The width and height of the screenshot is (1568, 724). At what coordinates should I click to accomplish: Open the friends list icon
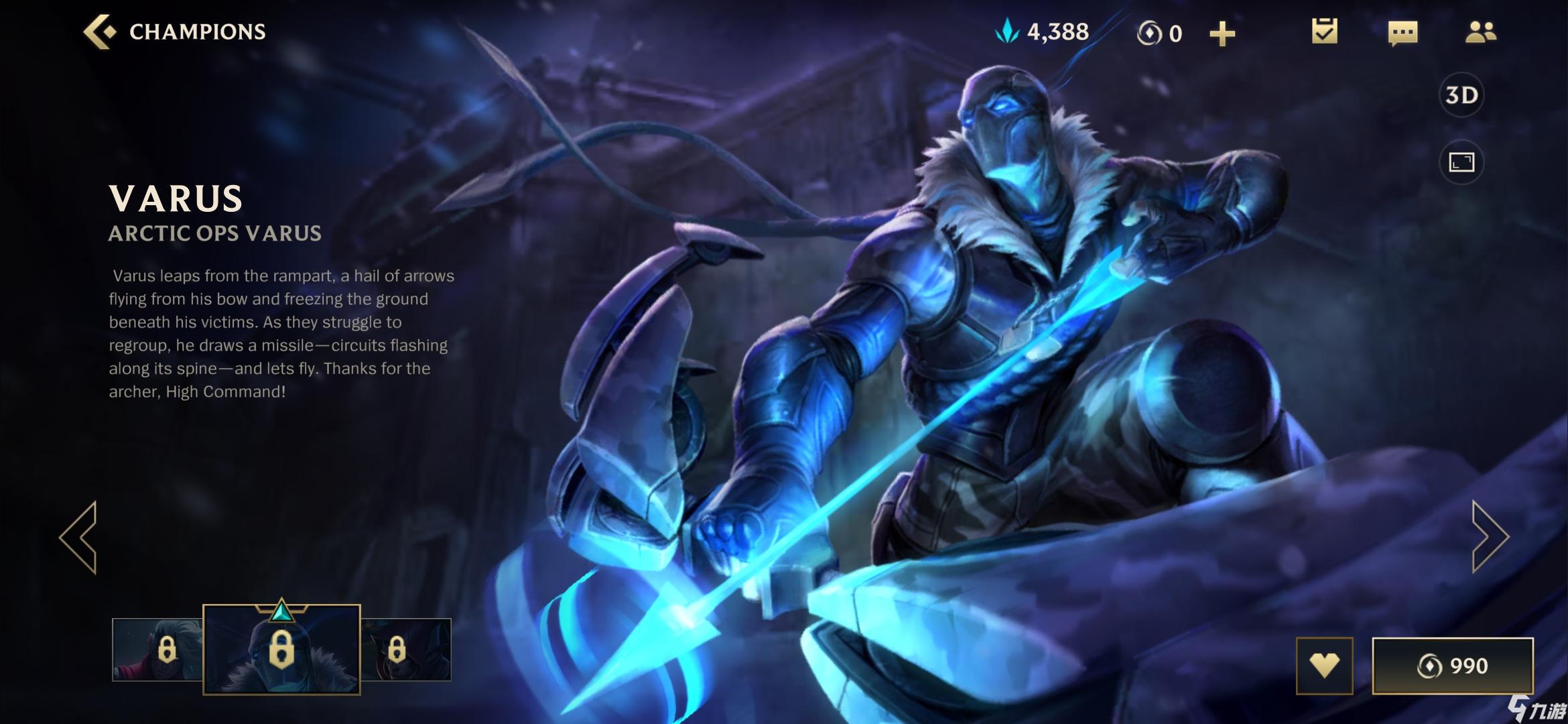[1480, 32]
